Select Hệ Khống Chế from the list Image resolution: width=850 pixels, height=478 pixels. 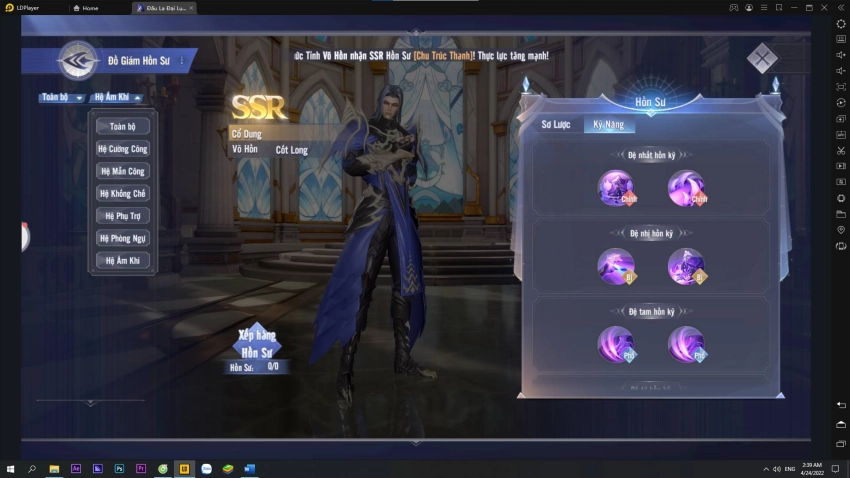coord(123,193)
